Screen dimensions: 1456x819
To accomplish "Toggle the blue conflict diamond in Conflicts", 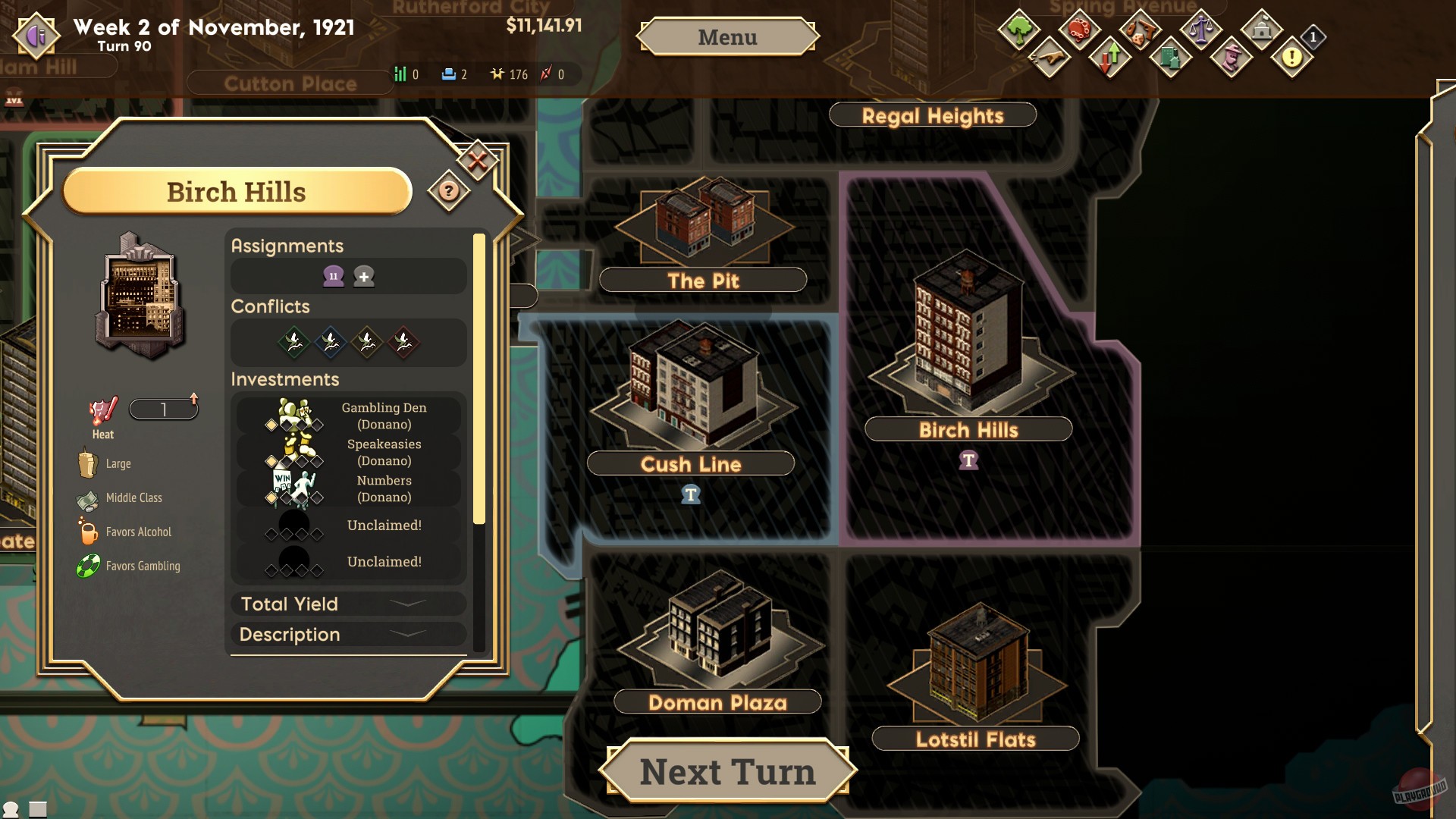I will tap(331, 342).
